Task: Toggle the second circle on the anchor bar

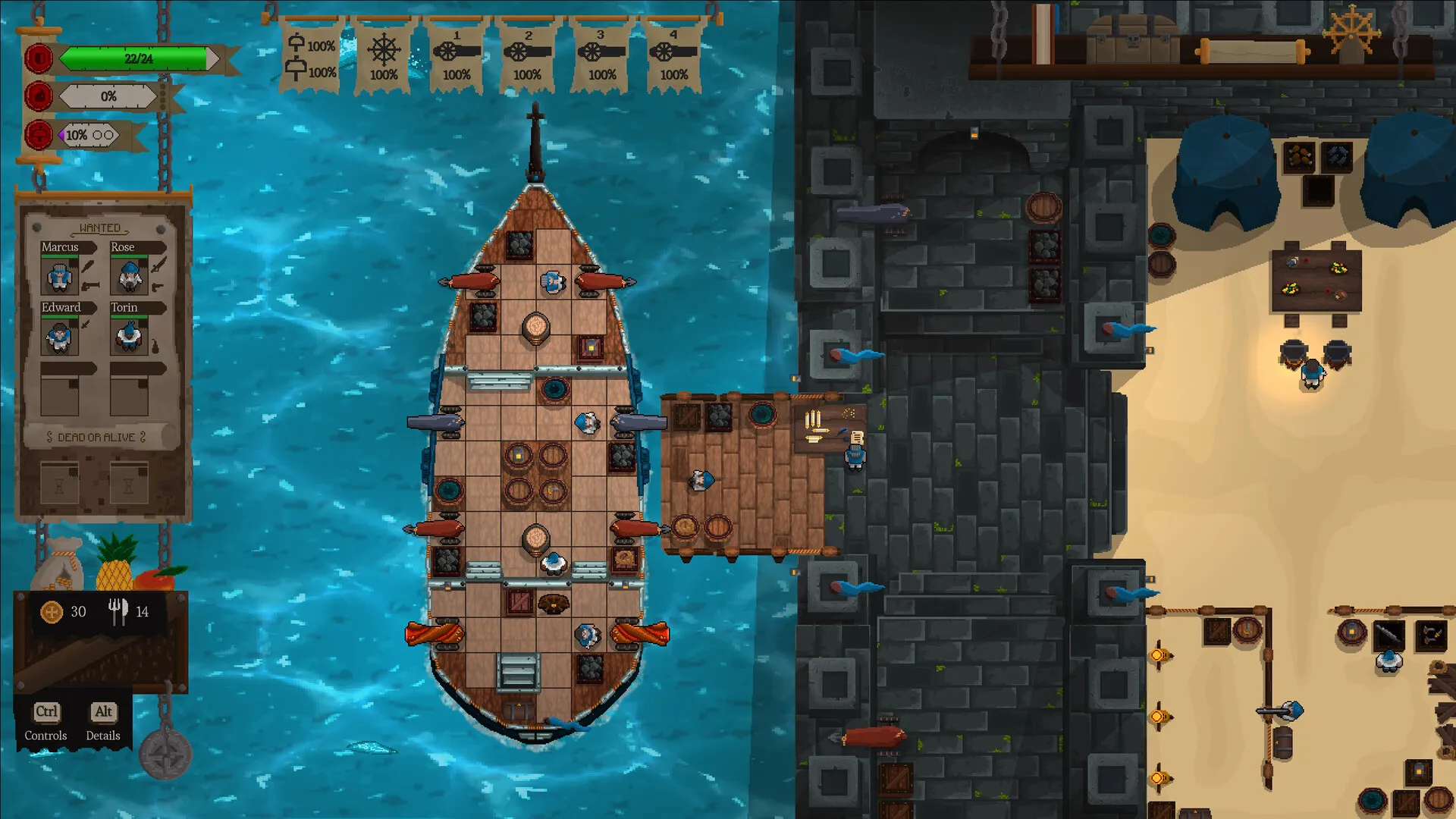Action: tap(111, 134)
